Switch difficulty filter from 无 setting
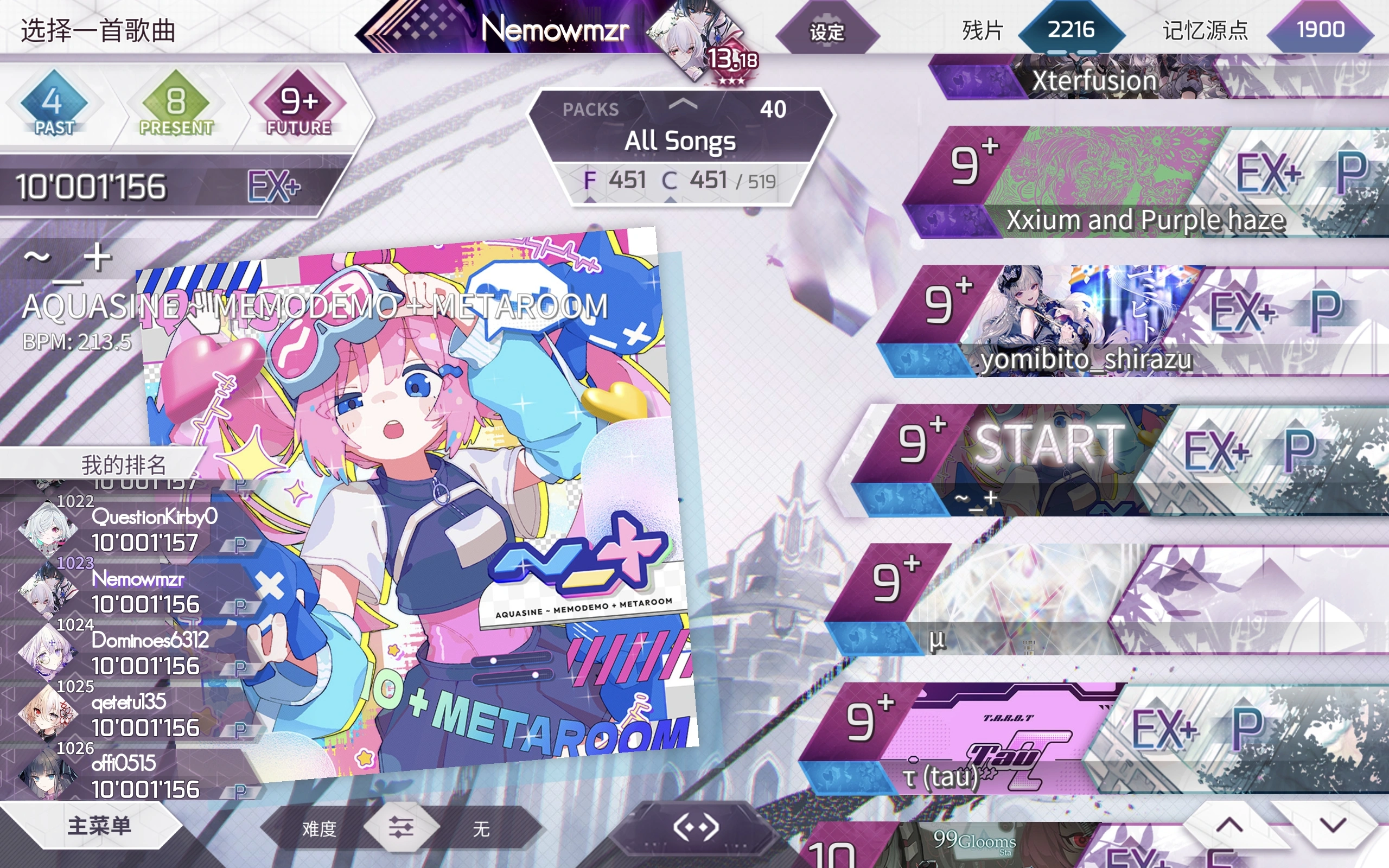Image resolution: width=1389 pixels, height=868 pixels. pos(482,828)
